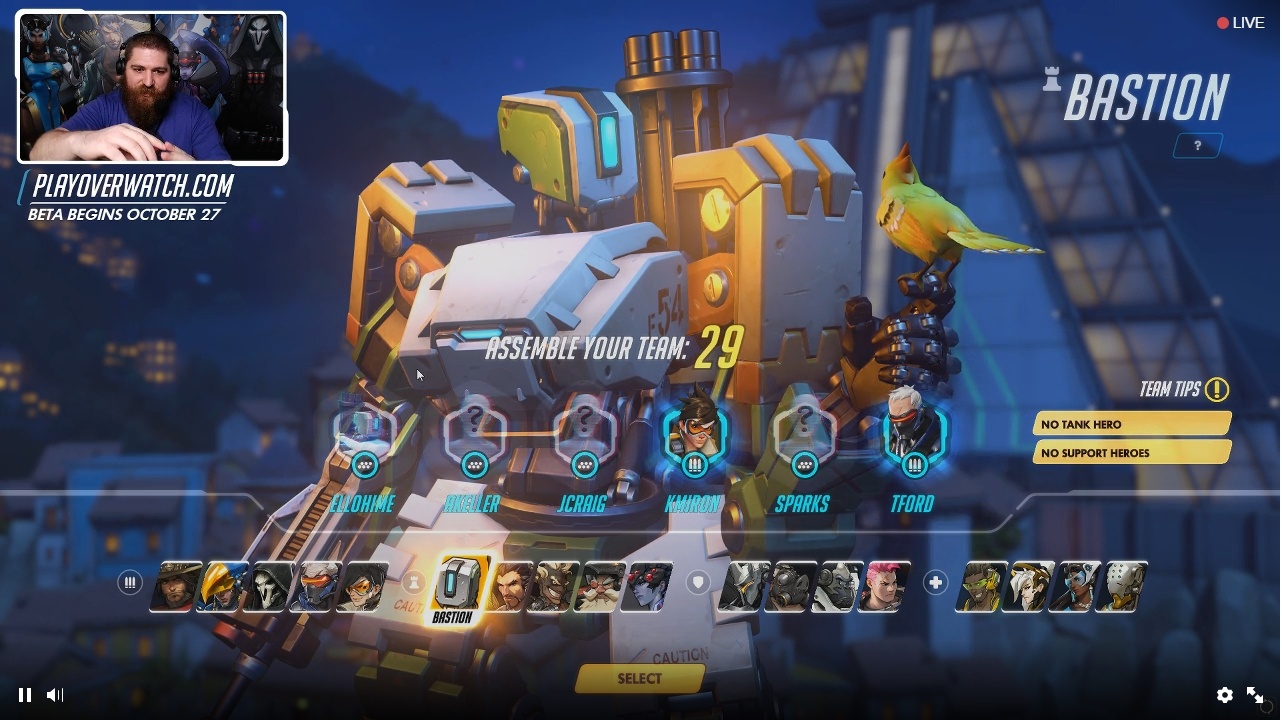Viewport: 1282px width, 720px height.
Task: Visit the PLAYOVERWATCH.COM link
Action: click(133, 187)
